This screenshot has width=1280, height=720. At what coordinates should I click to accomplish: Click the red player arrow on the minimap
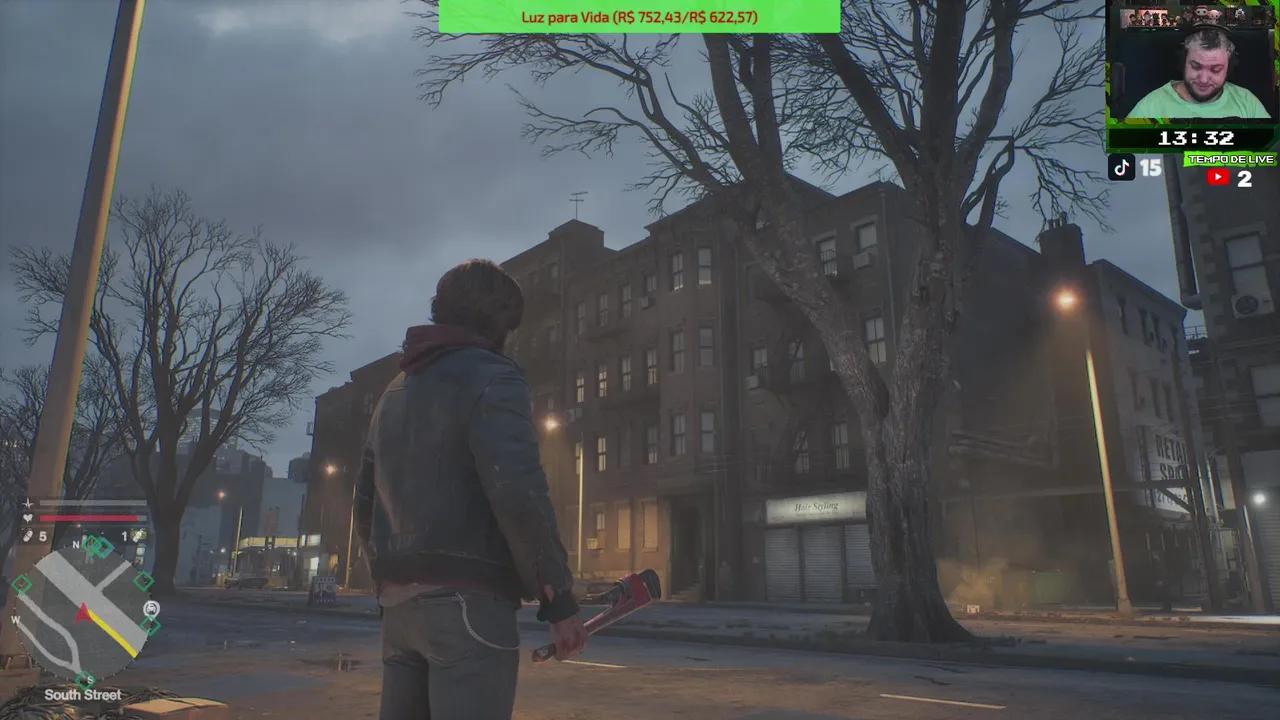83,610
